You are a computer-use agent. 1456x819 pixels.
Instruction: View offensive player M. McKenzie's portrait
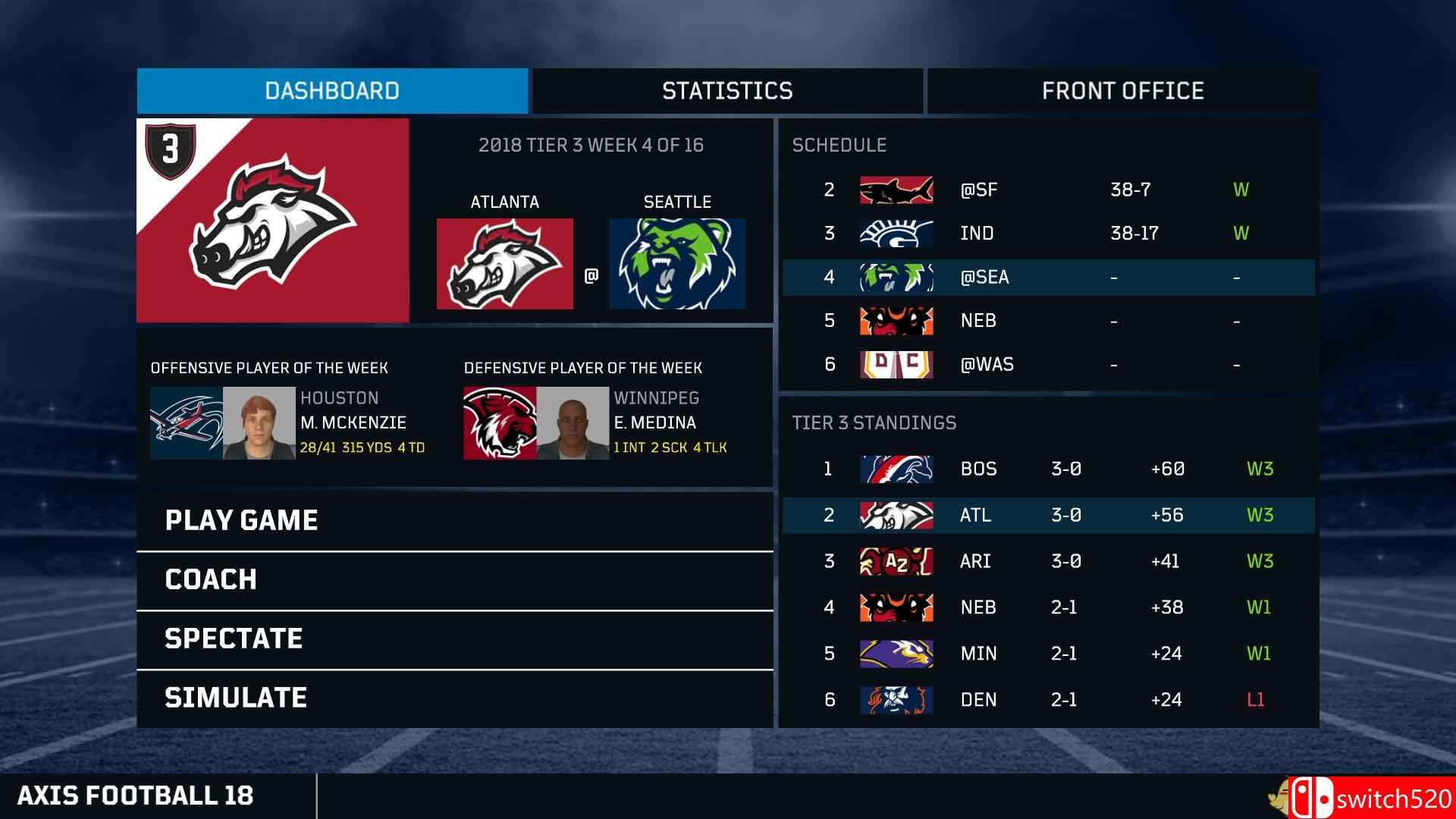pyautogui.click(x=259, y=423)
